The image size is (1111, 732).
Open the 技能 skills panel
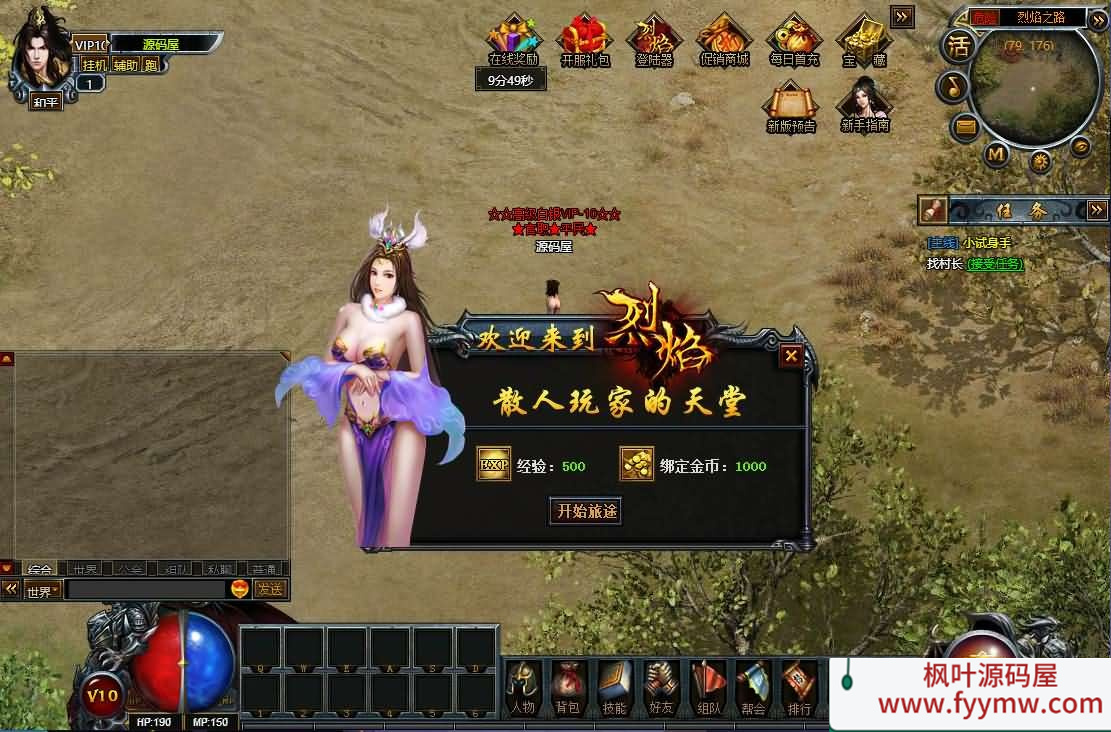(x=614, y=687)
